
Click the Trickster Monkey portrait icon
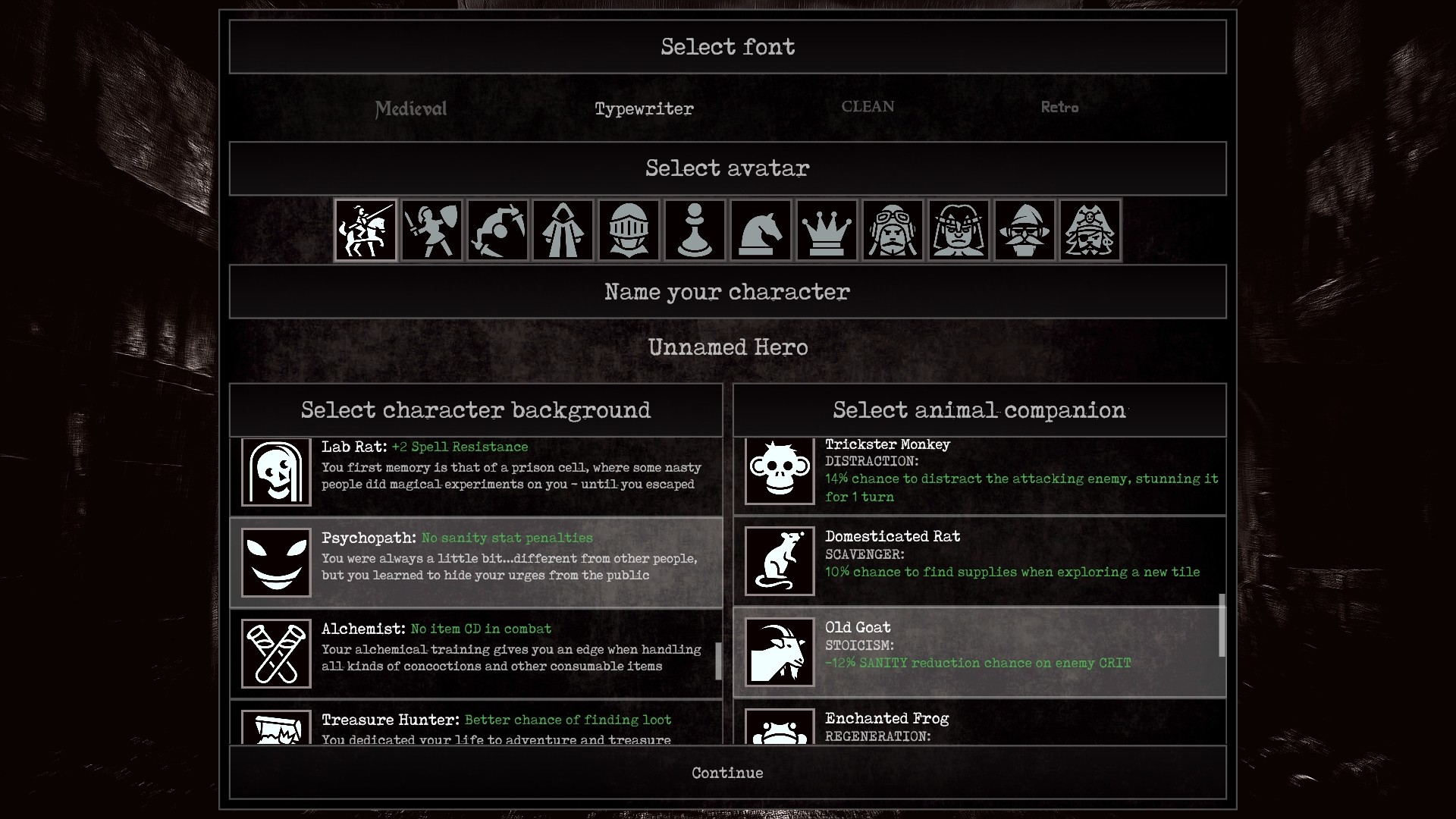point(779,471)
